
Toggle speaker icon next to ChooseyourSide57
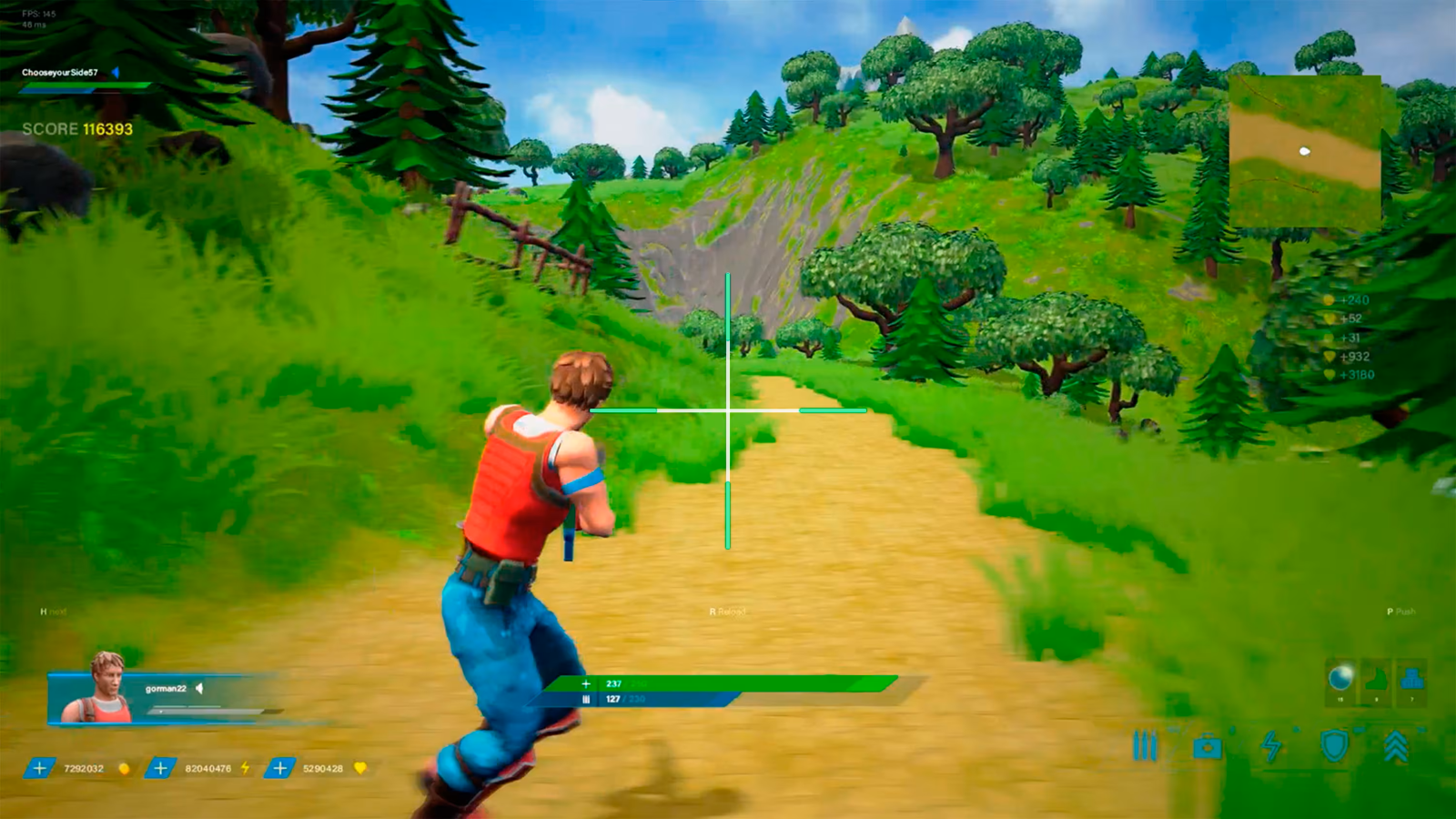116,72
